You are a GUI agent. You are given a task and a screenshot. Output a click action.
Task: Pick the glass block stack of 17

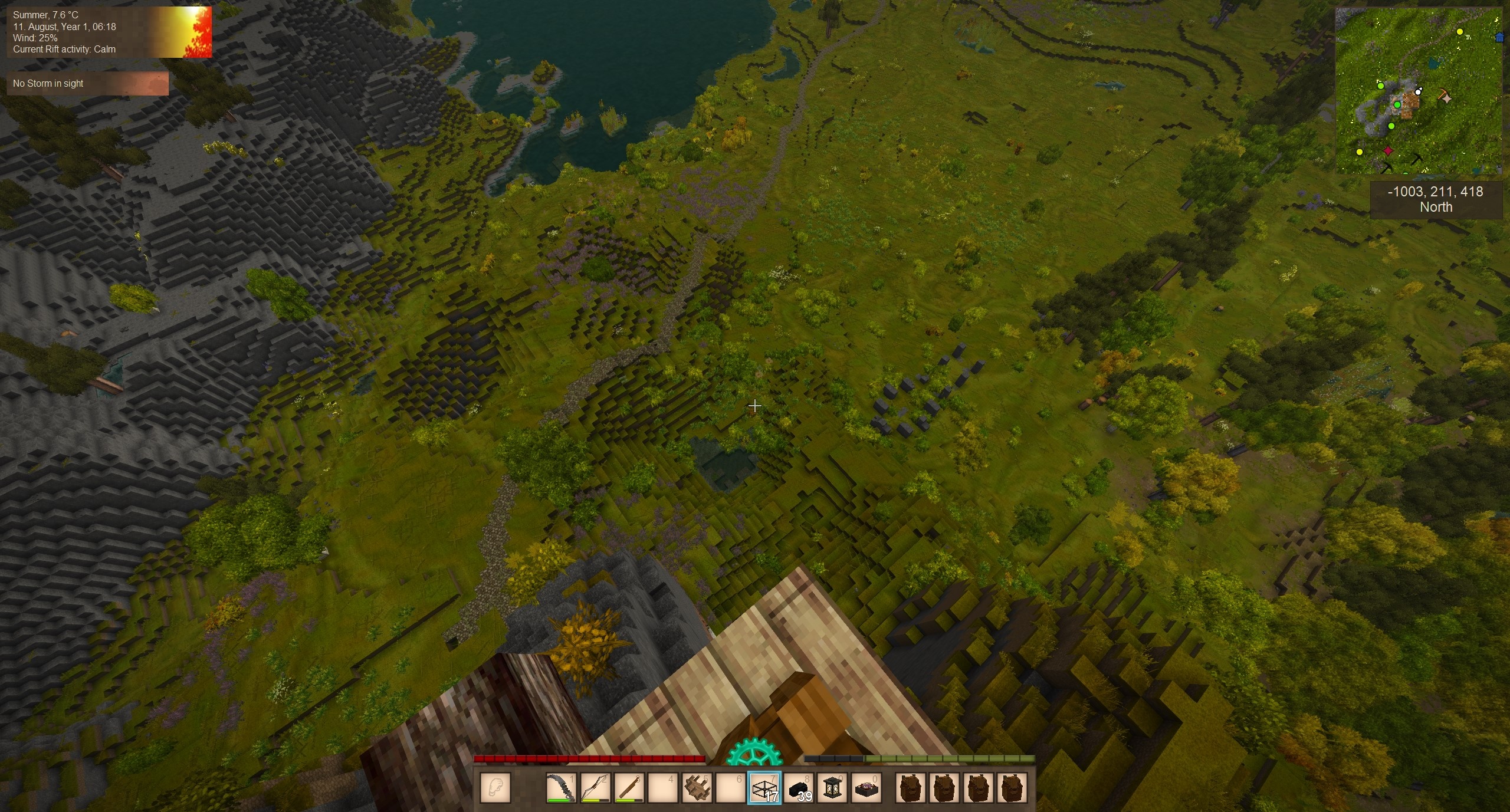[x=764, y=788]
